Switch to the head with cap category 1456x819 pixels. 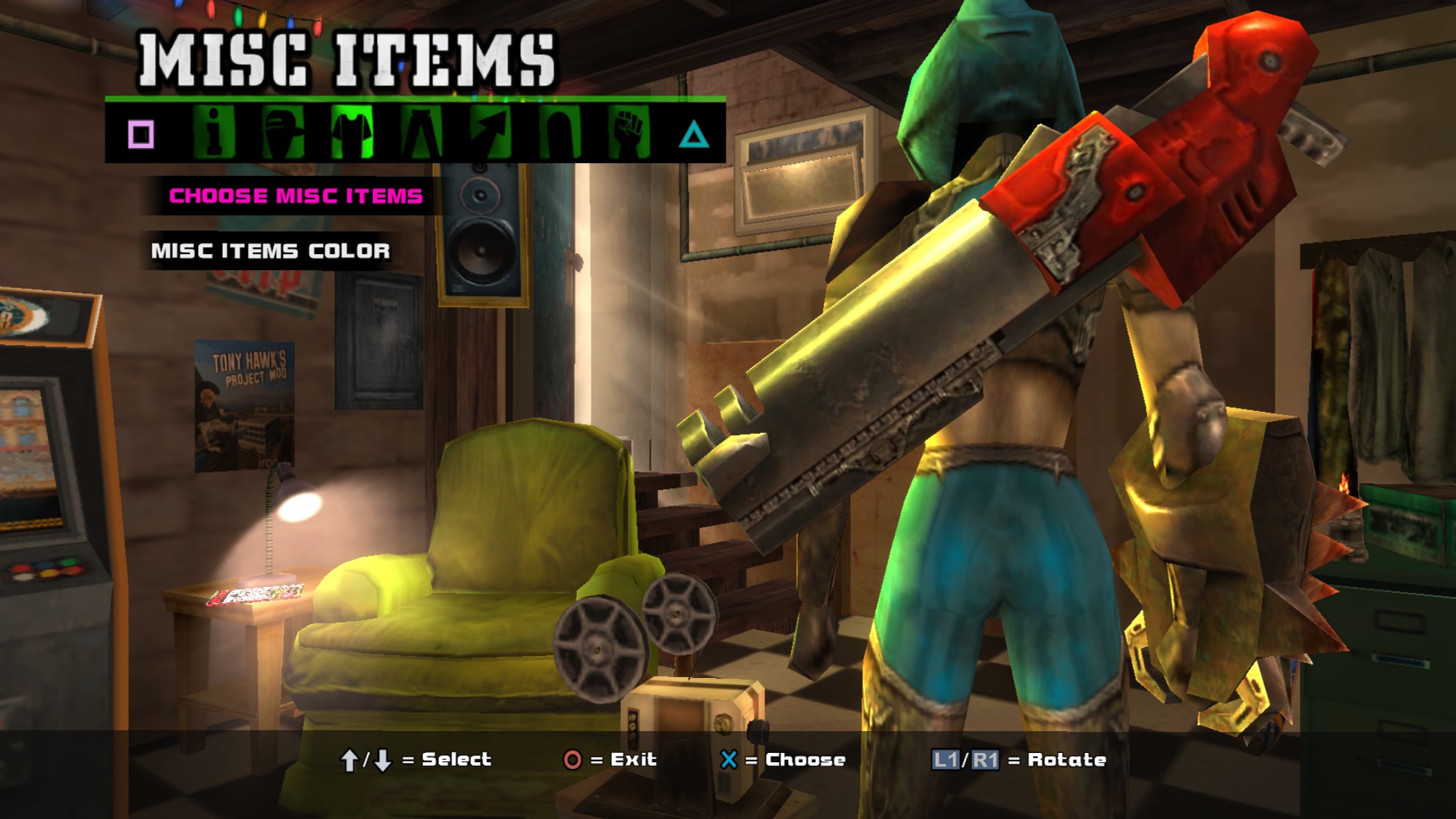point(283,133)
